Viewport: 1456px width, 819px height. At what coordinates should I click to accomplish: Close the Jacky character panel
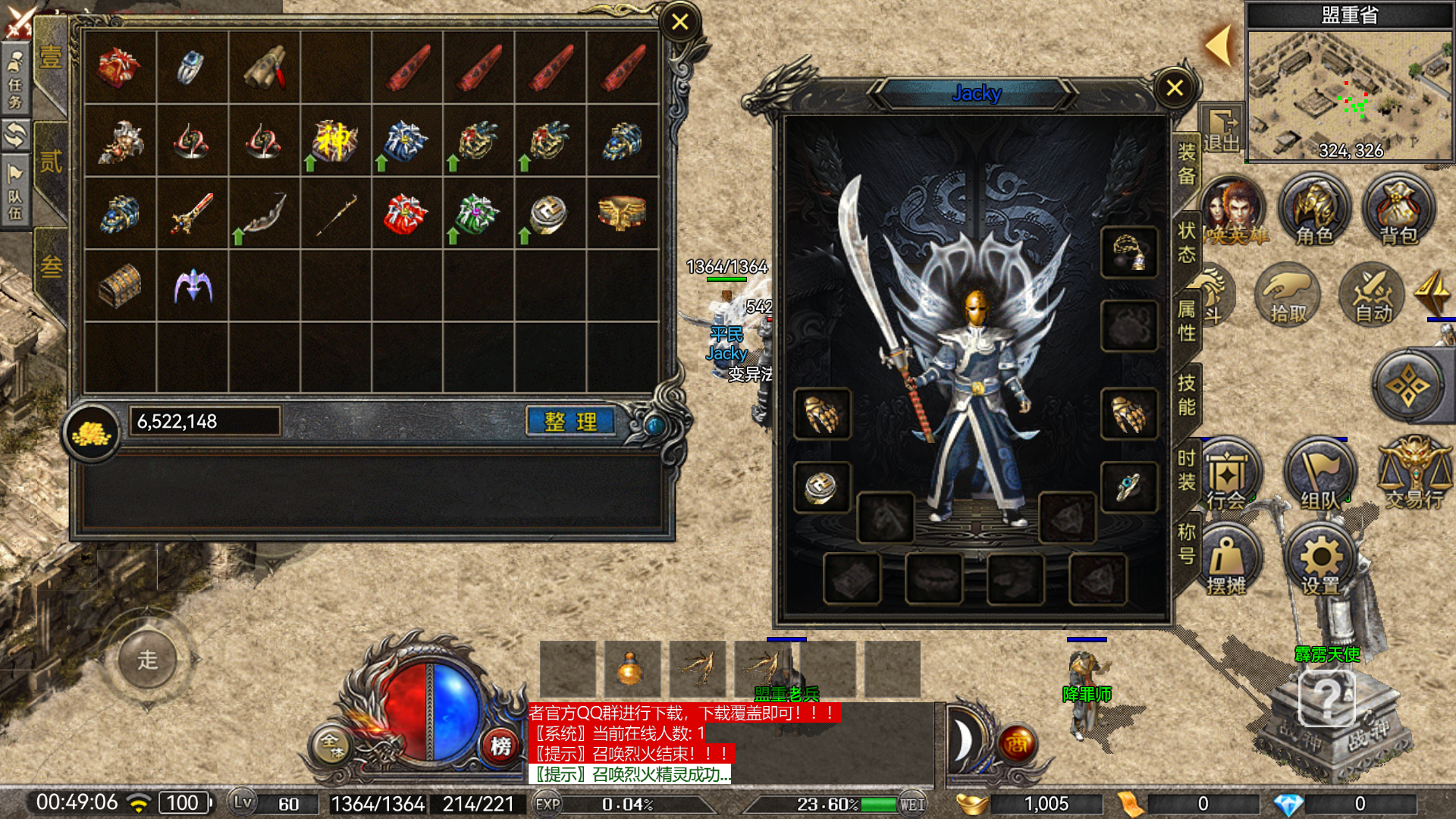(x=1175, y=88)
